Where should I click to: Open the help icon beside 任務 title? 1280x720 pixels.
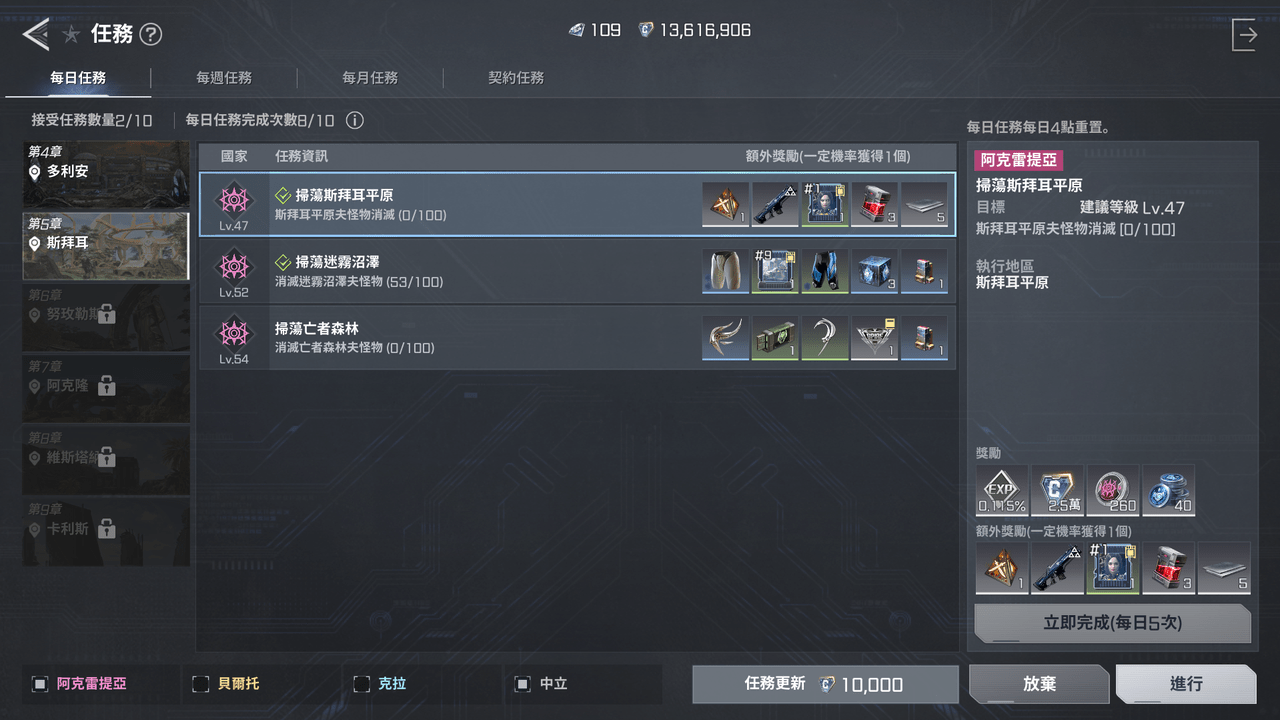click(x=150, y=33)
